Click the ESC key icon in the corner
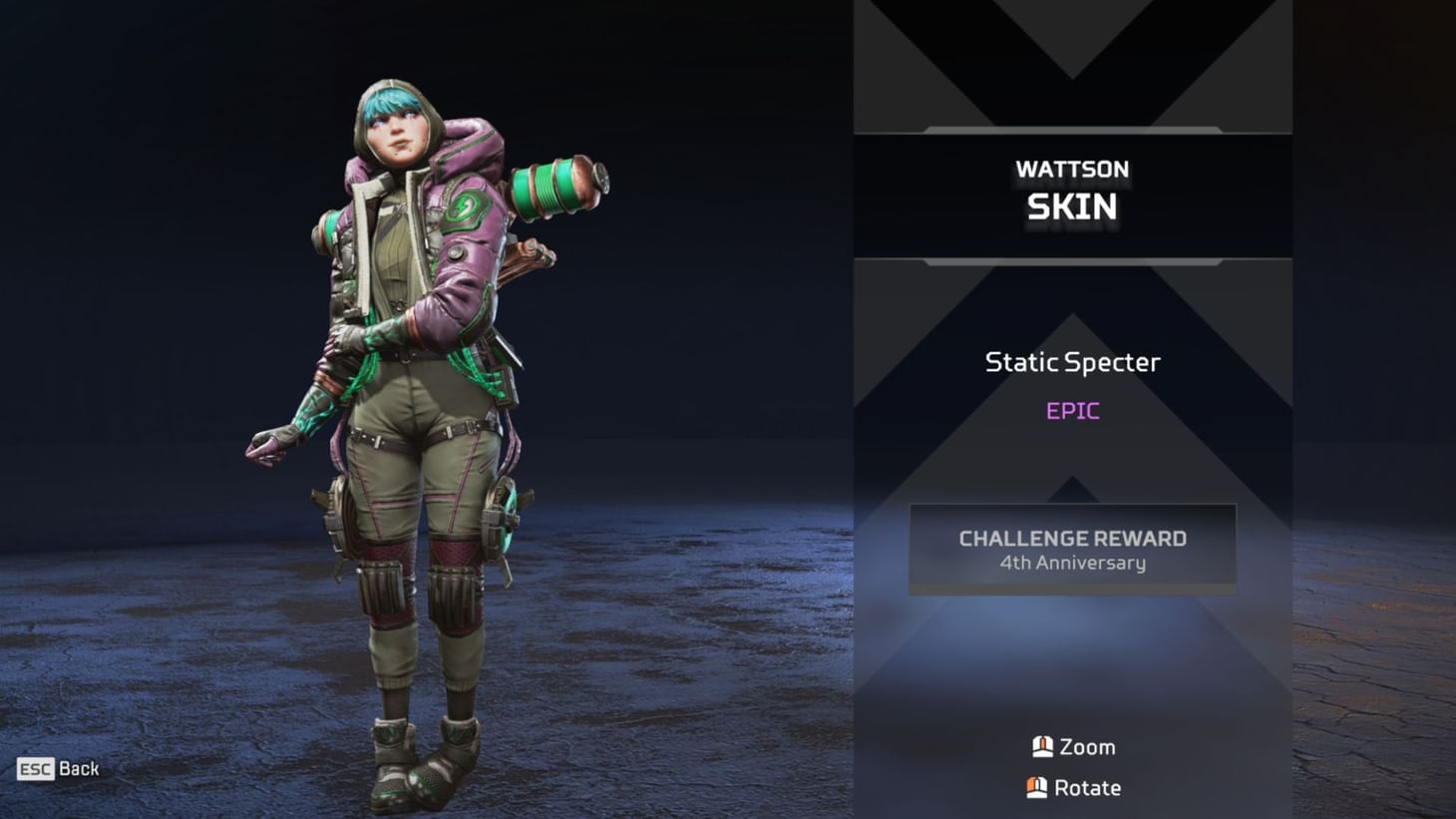The image size is (1456, 819). 35,769
